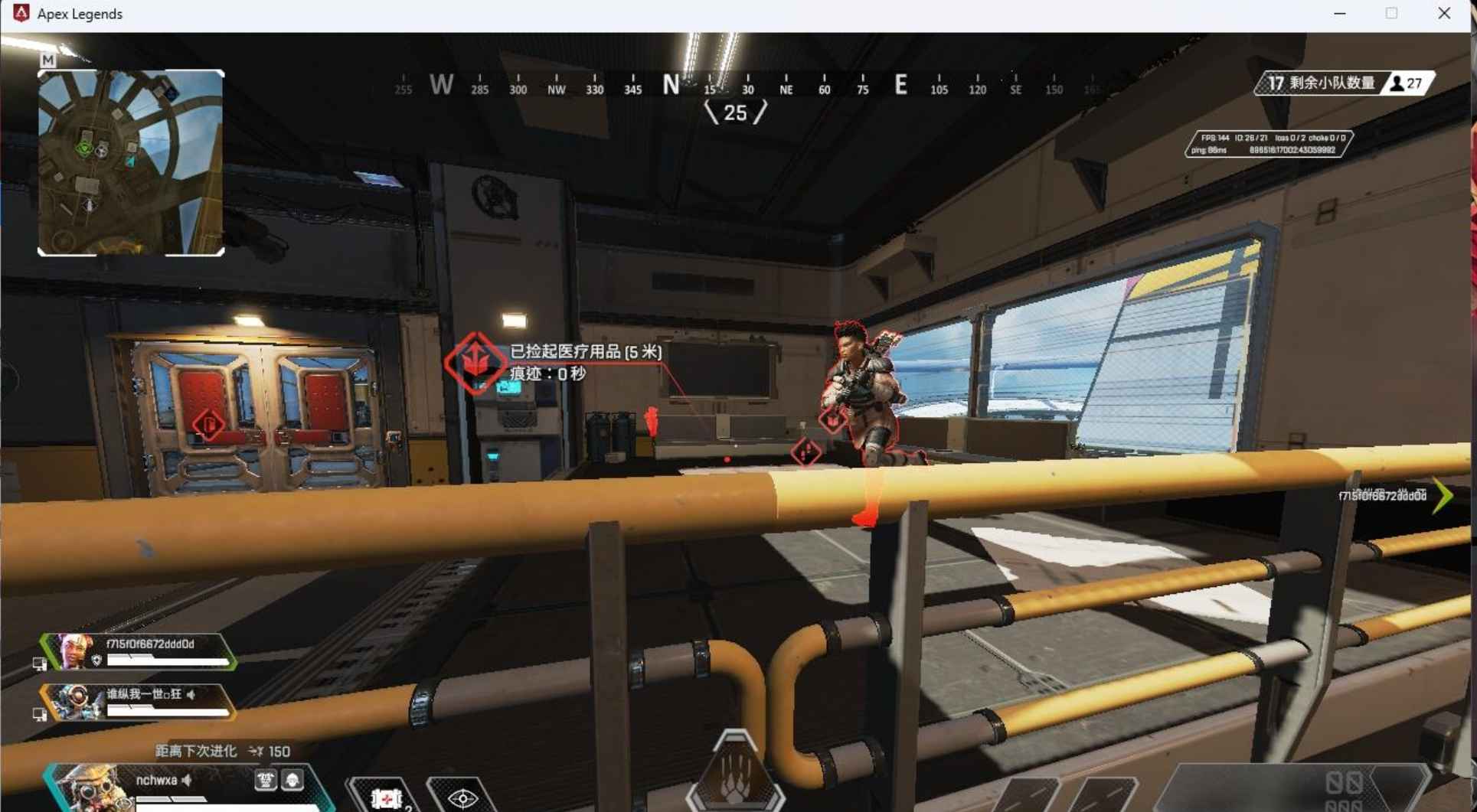Image resolution: width=1477 pixels, height=812 pixels.
Task: Click the armor icon beside nchwxa's name
Action: [266, 779]
